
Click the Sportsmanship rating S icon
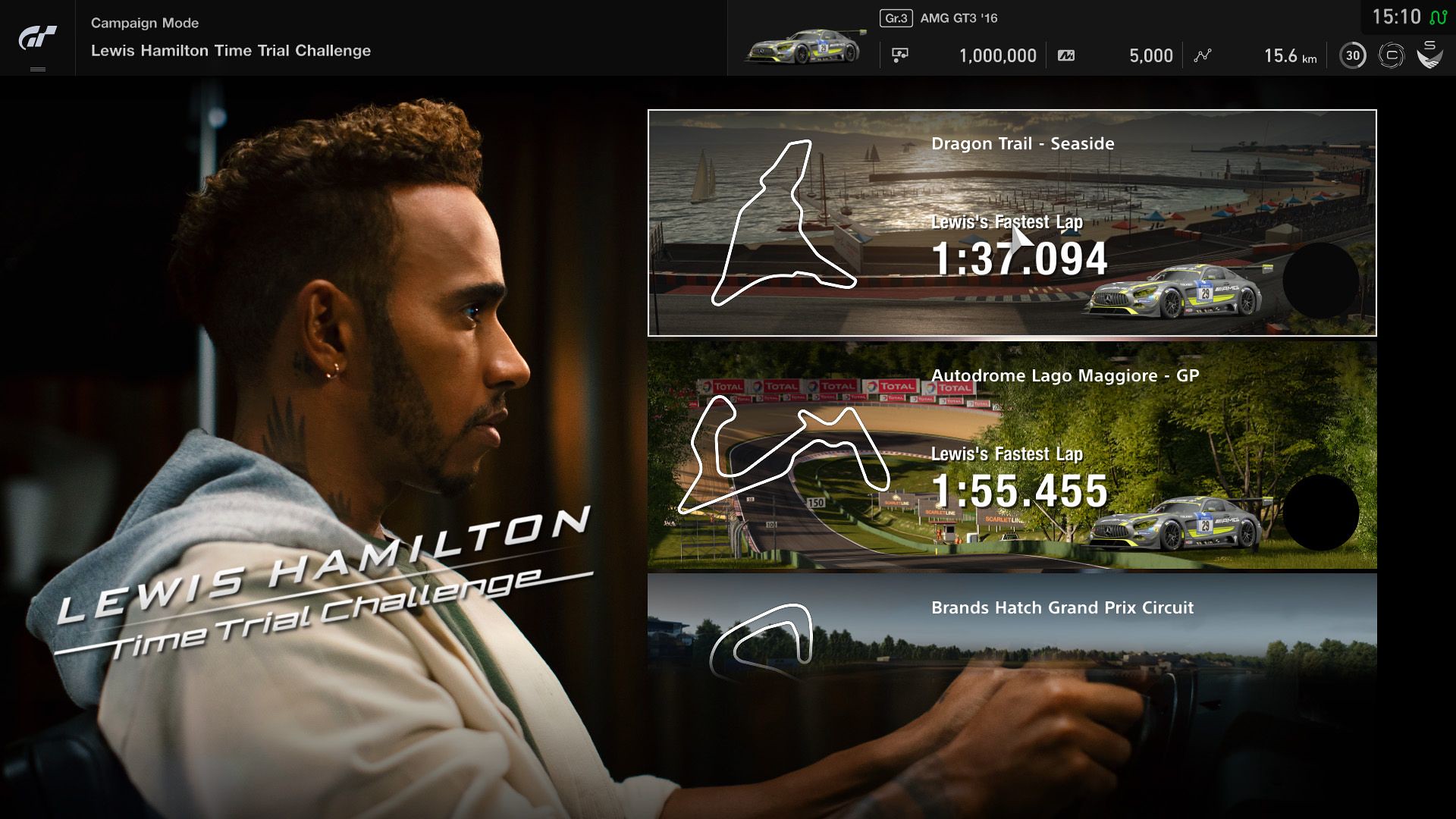(x=1430, y=55)
